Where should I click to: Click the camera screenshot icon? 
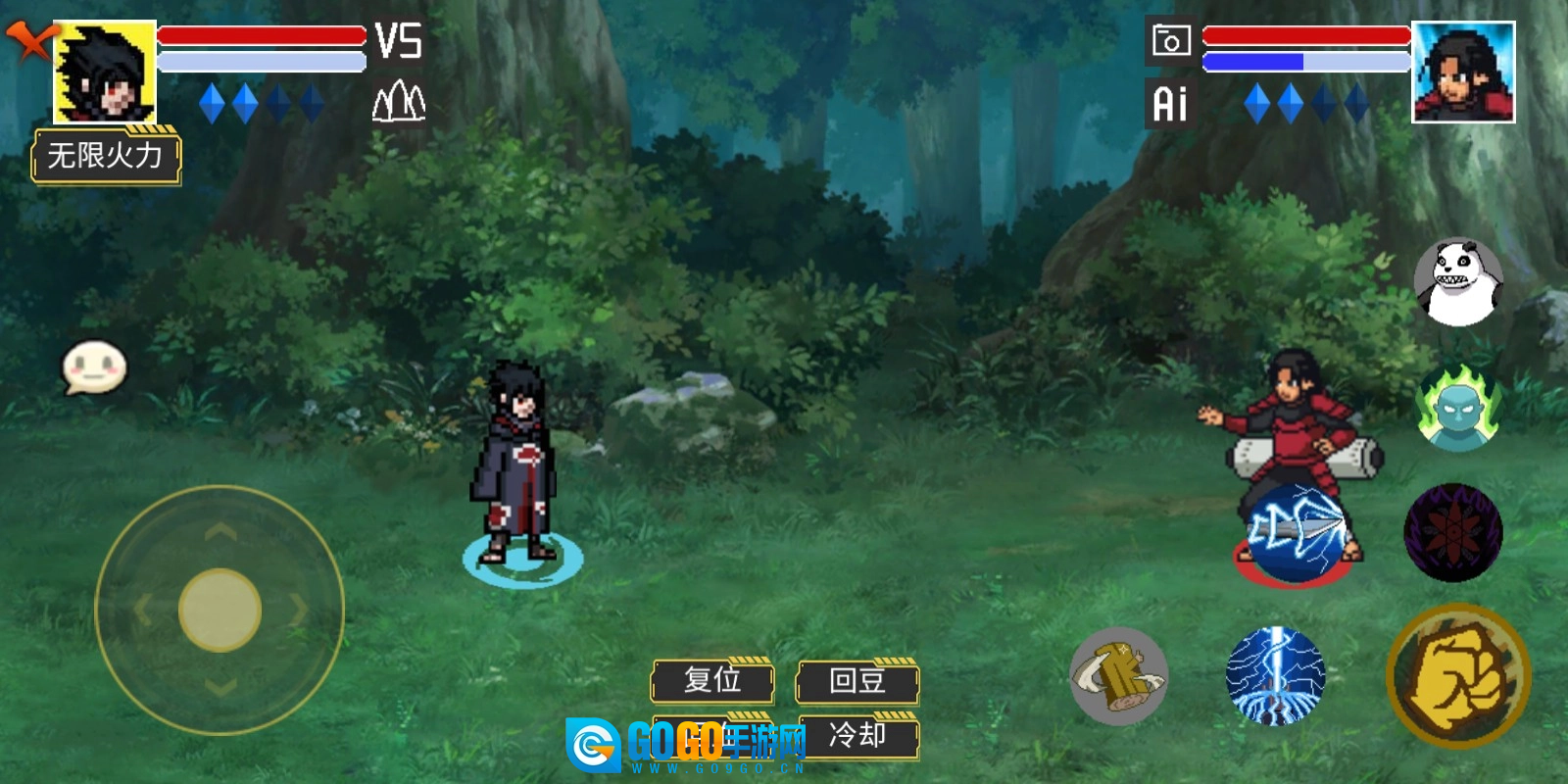click(x=1170, y=41)
